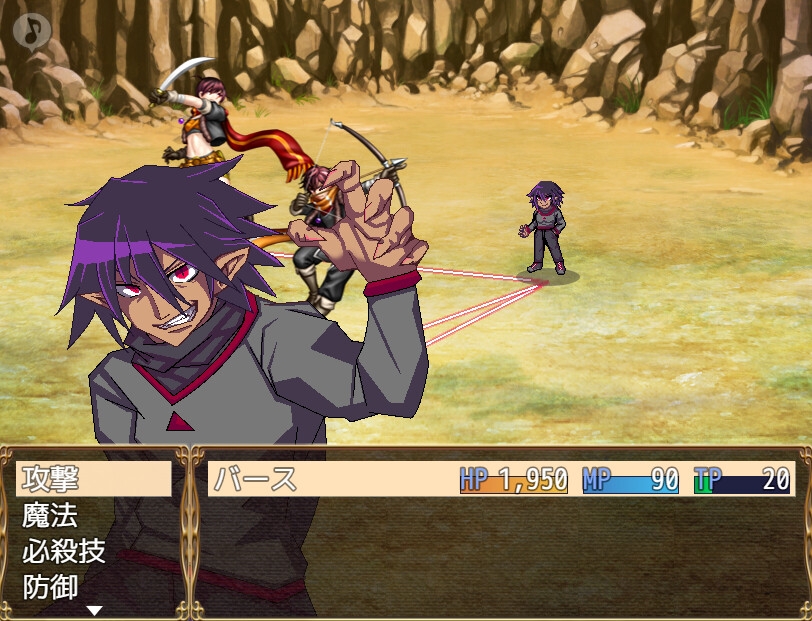Select the バース party member status row
Image resolution: width=812 pixels, height=621 pixels.
(x=500, y=479)
